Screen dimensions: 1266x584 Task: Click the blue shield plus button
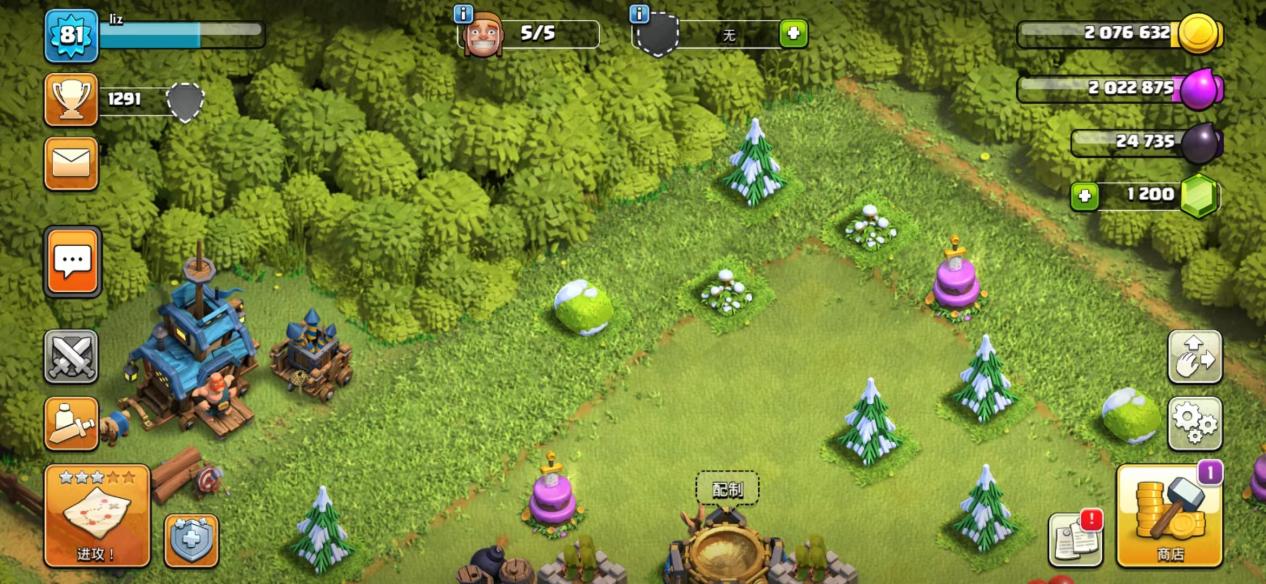click(191, 540)
